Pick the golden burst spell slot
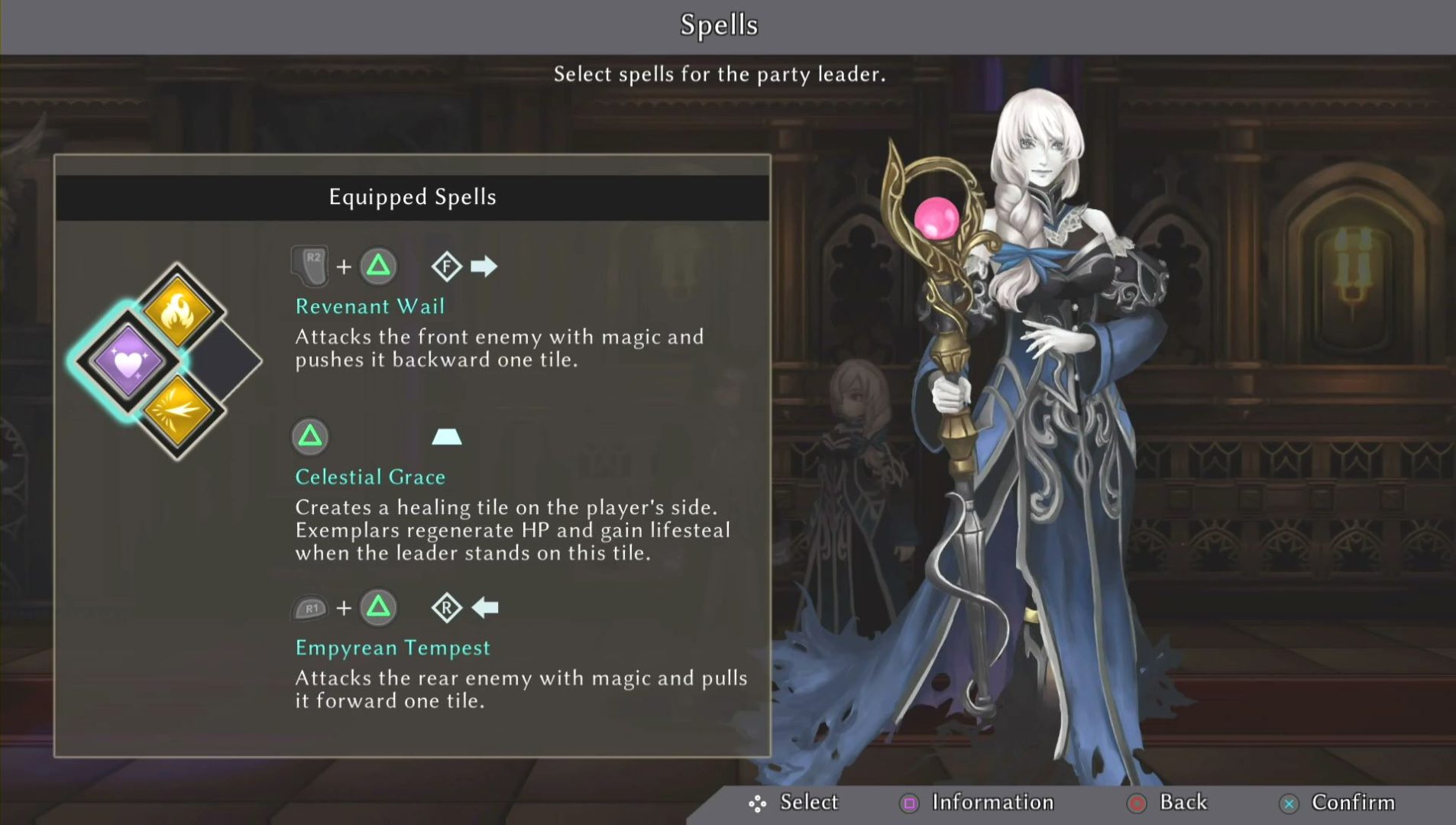This screenshot has width=1456, height=825. 177,410
